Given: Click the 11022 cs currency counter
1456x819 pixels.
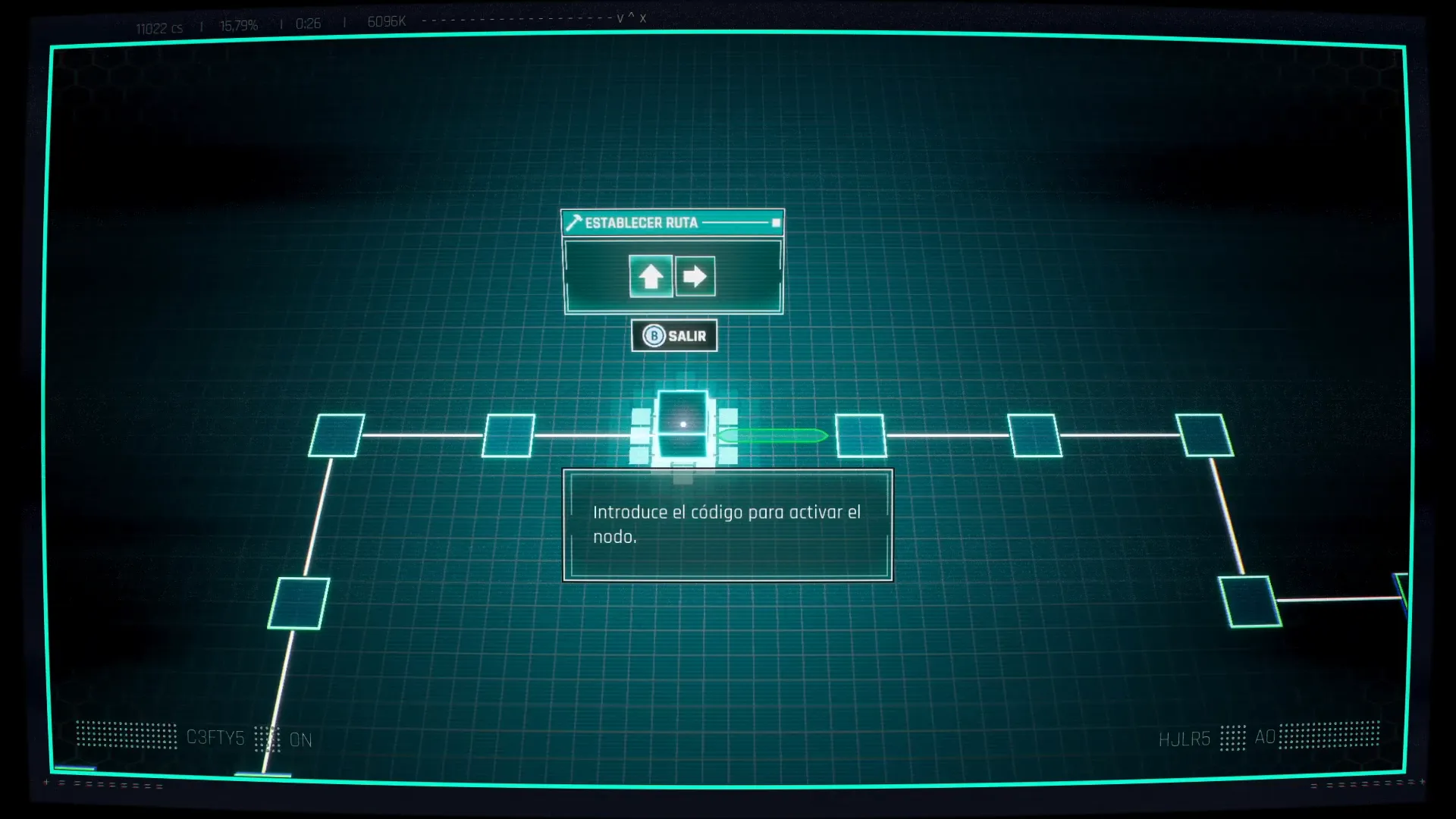Looking at the screenshot, I should click(x=160, y=27).
